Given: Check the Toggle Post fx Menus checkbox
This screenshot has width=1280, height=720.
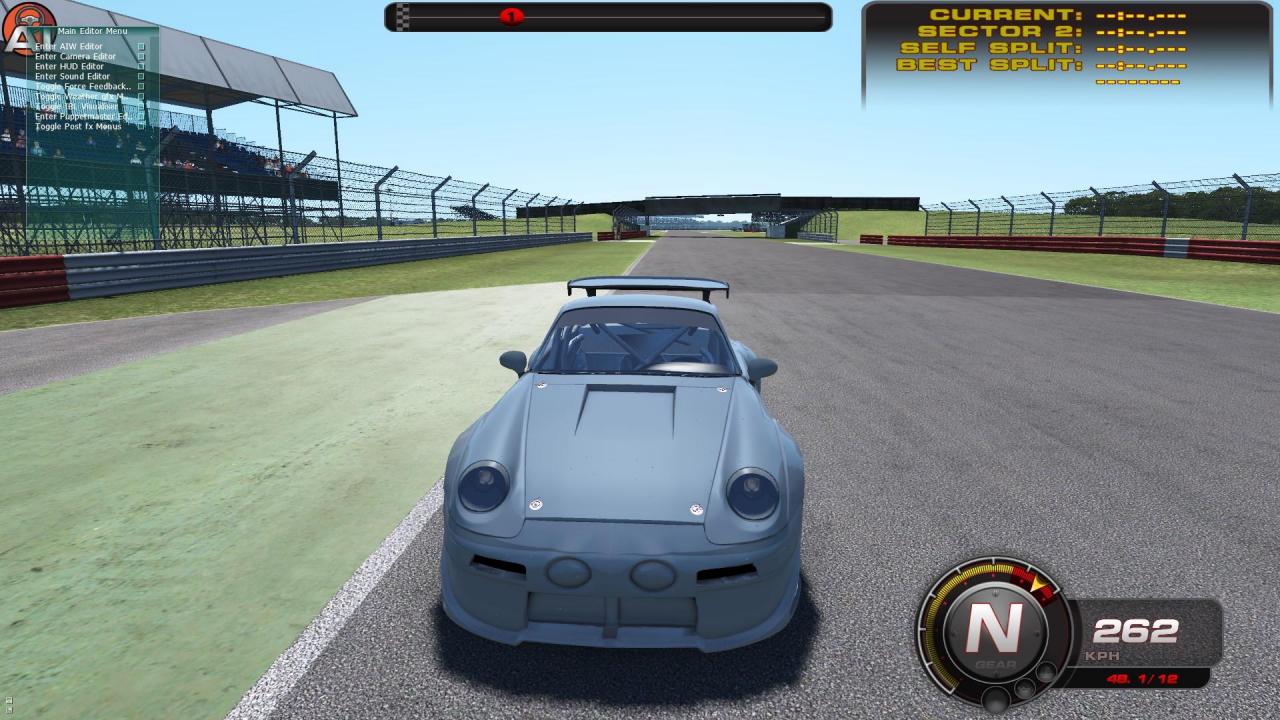Looking at the screenshot, I should click(142, 126).
